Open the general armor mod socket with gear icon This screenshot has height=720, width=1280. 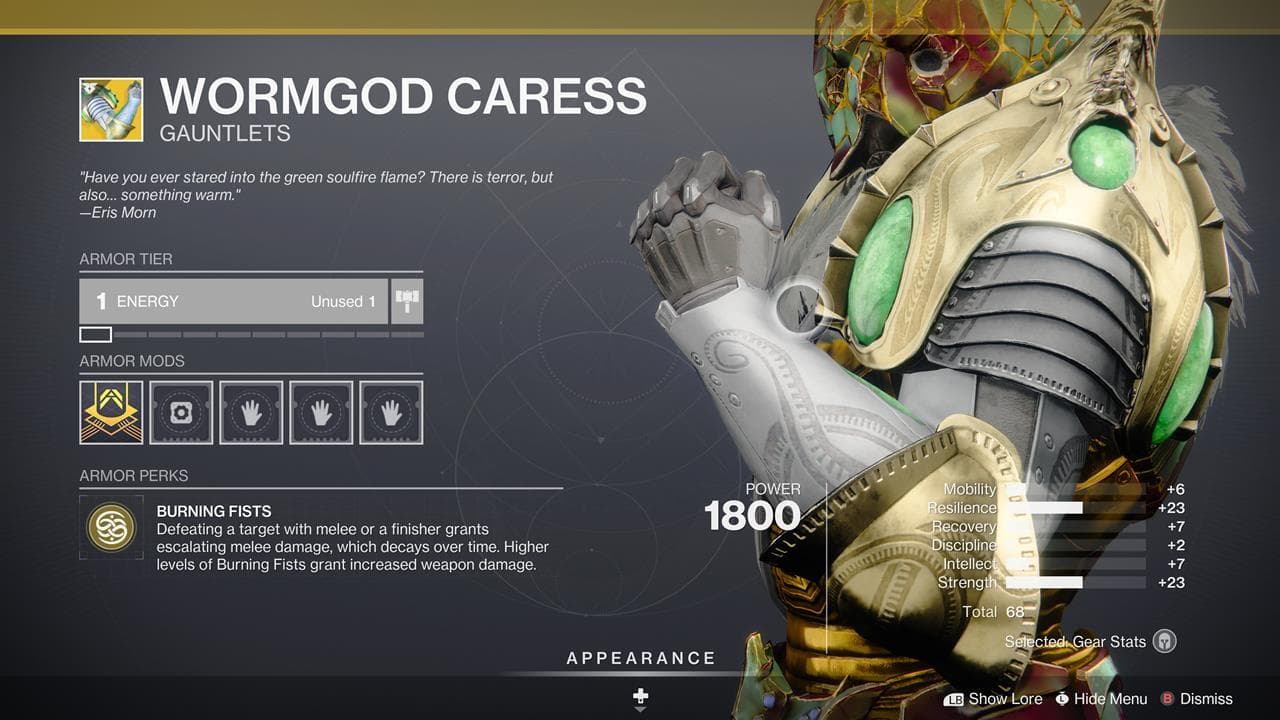pos(181,412)
